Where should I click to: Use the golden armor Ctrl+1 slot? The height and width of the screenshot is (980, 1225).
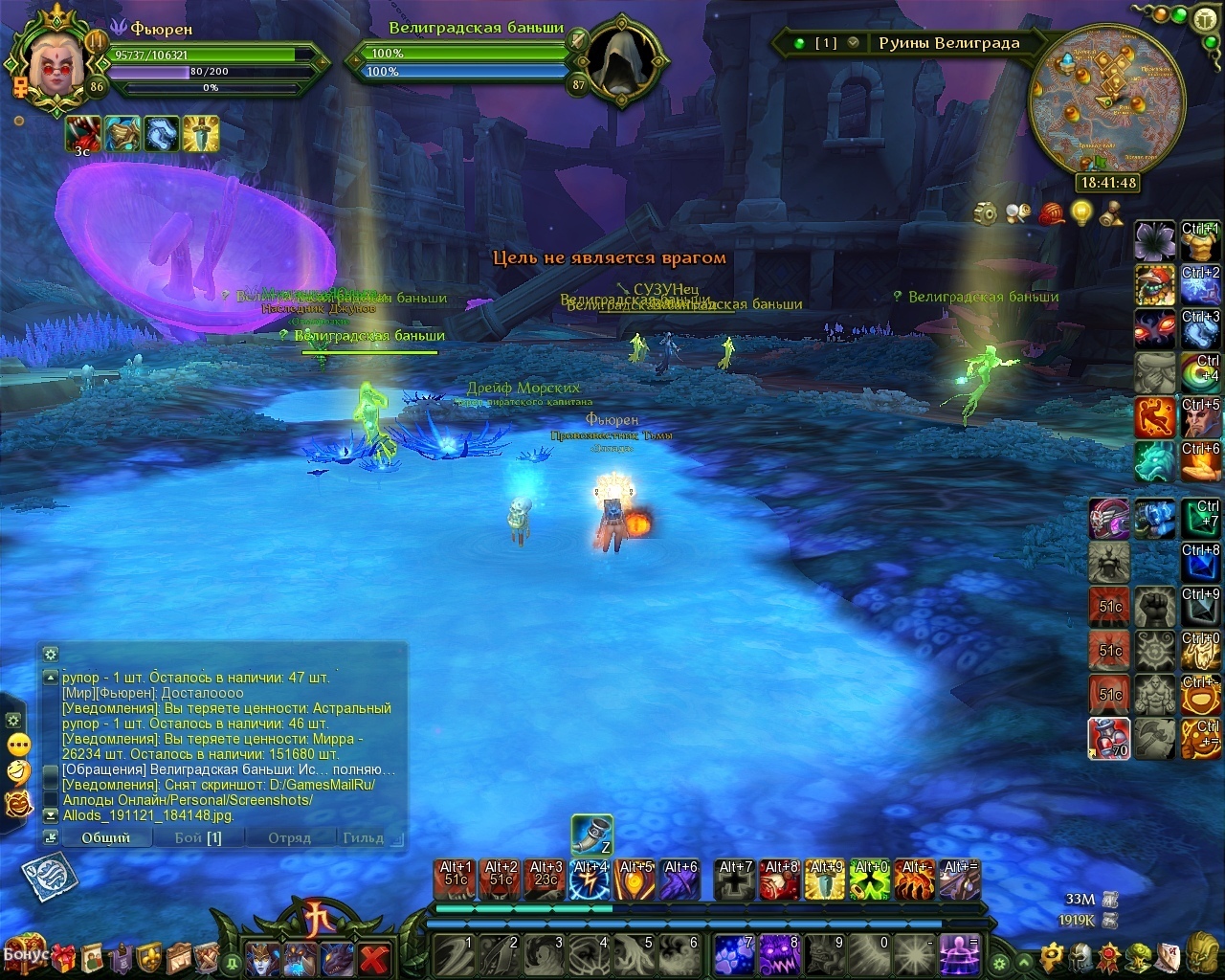(x=1200, y=240)
